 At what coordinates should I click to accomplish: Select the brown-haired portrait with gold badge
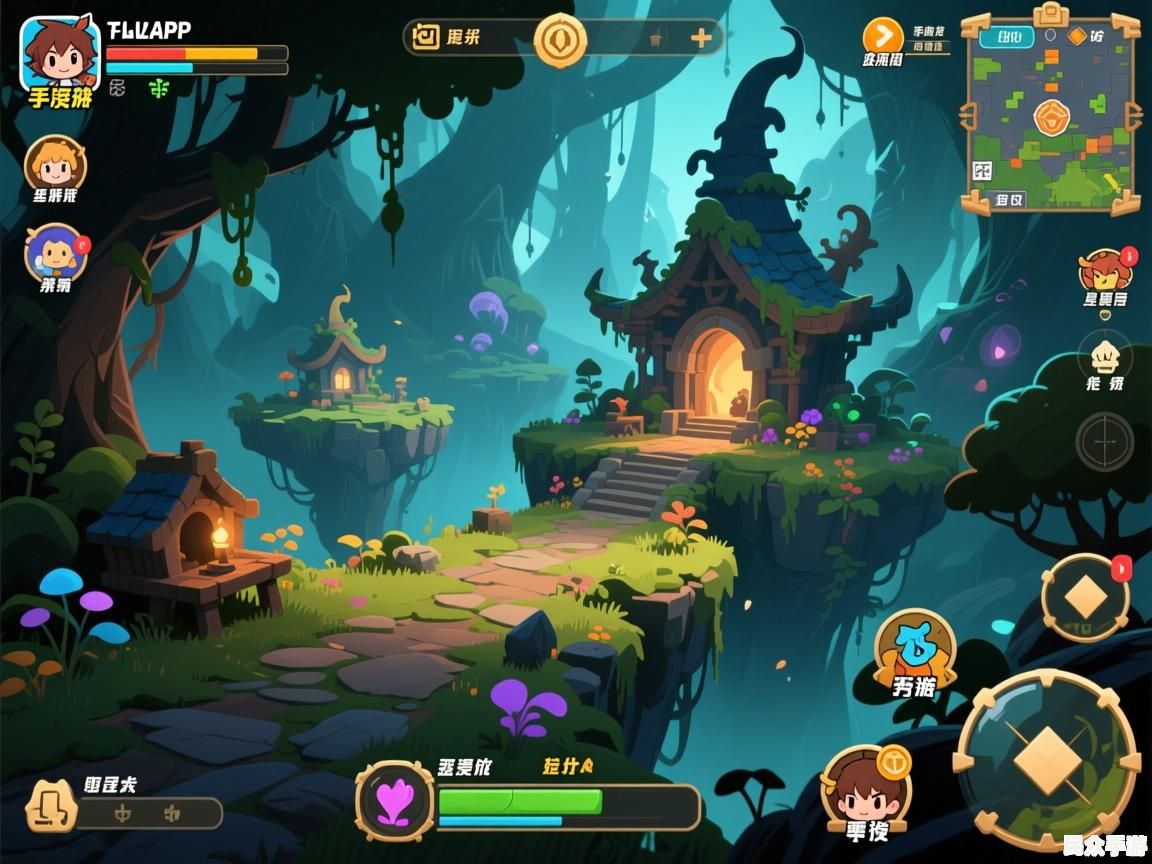point(864,788)
